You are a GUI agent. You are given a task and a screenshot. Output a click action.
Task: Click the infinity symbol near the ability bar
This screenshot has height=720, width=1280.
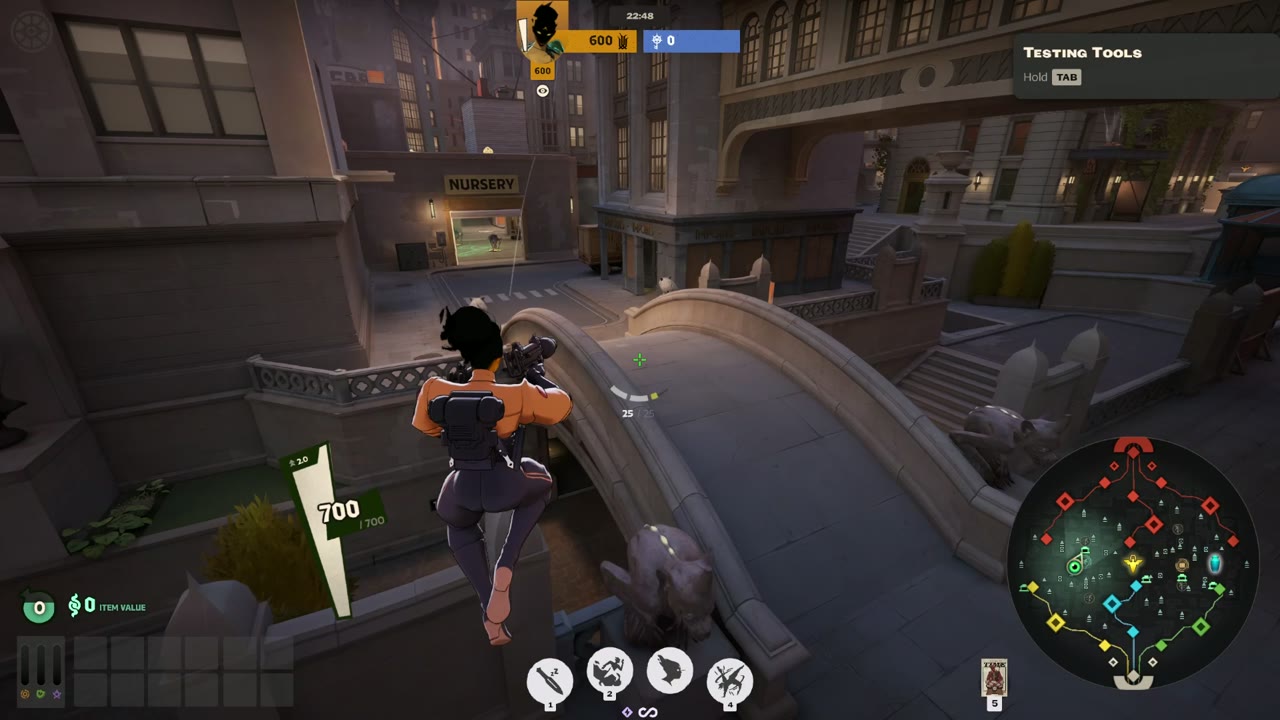(648, 712)
